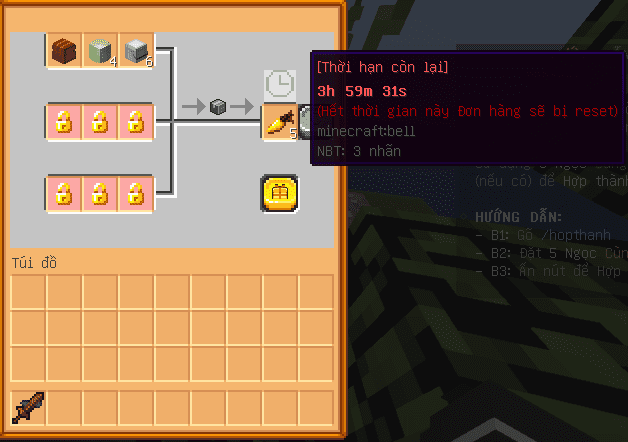
Task: Open the yellow gift box button
Action: 279,193
